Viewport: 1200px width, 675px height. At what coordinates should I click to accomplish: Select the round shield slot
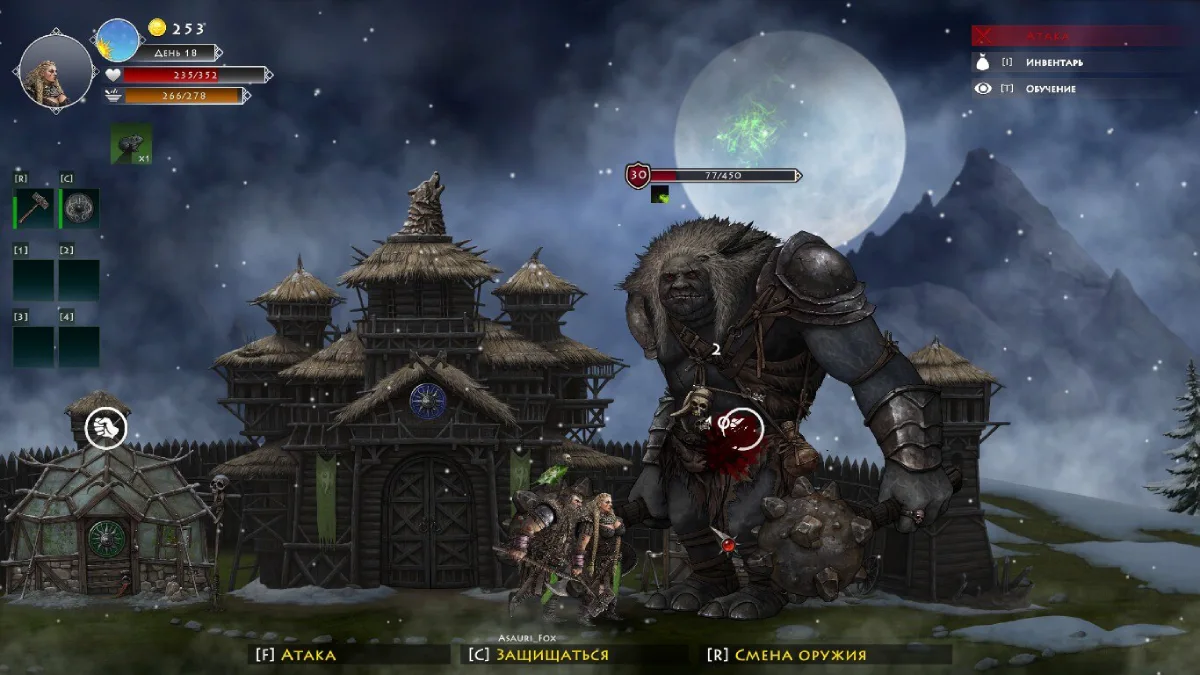[x=80, y=208]
